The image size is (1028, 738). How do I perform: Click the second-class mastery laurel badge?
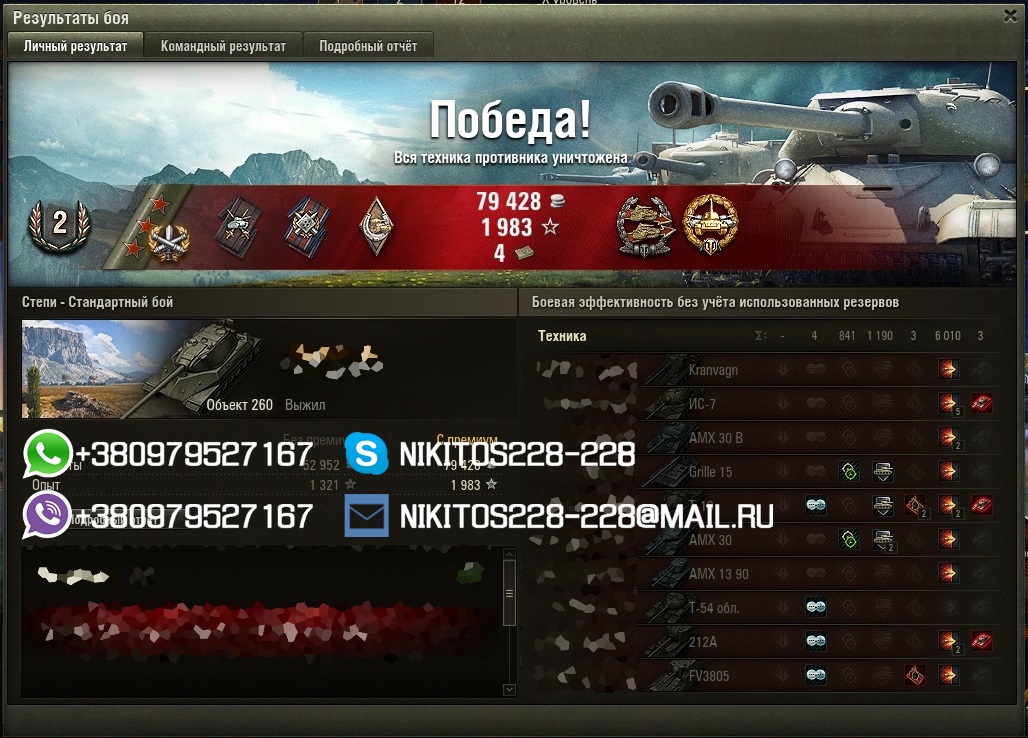[59, 224]
